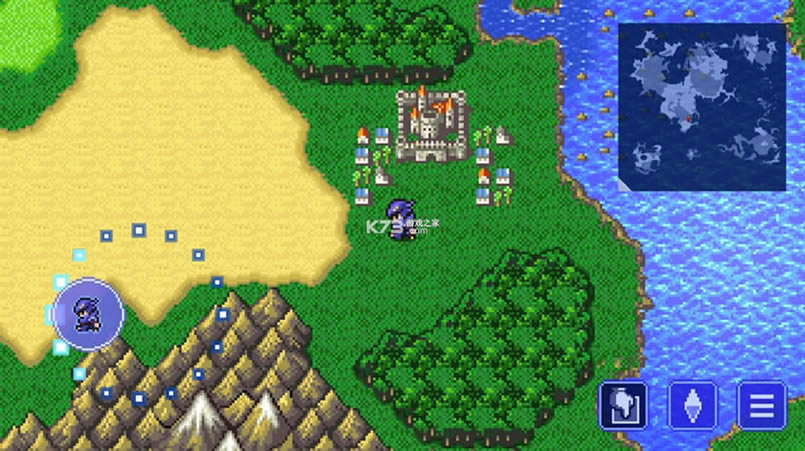Screen dimensions: 805x451
Task: Open the hamburger main menu button
Action: [x=761, y=405]
